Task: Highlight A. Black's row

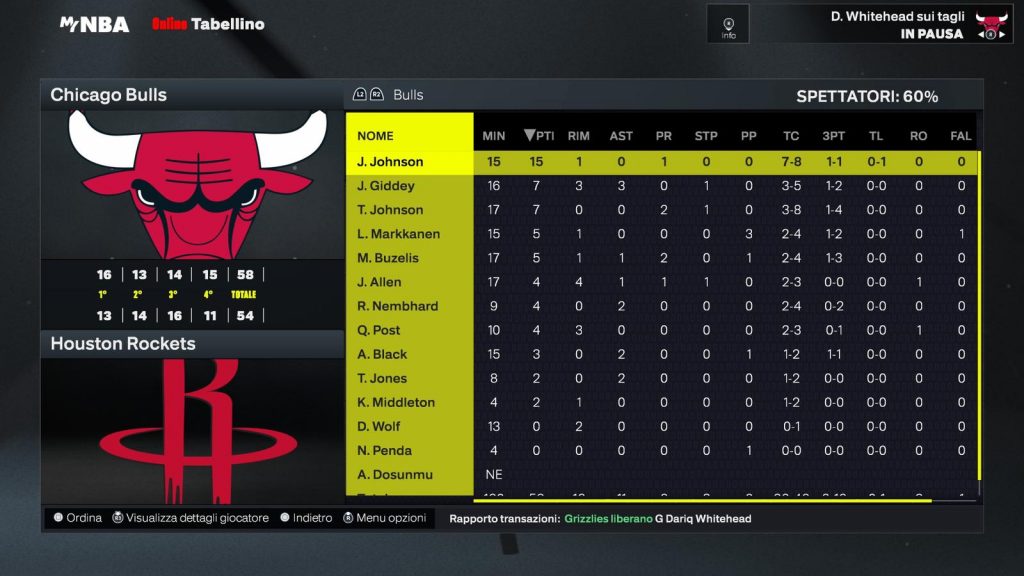Action: [382, 354]
